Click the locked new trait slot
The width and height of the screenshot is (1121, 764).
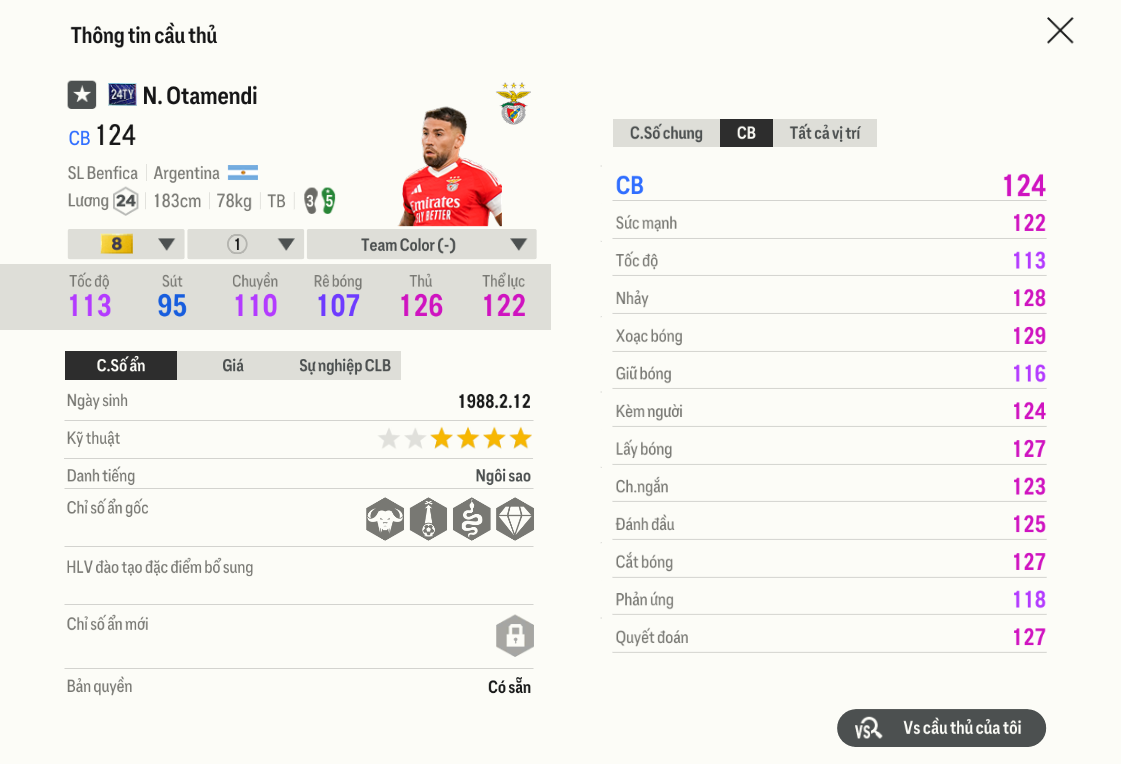(515, 636)
